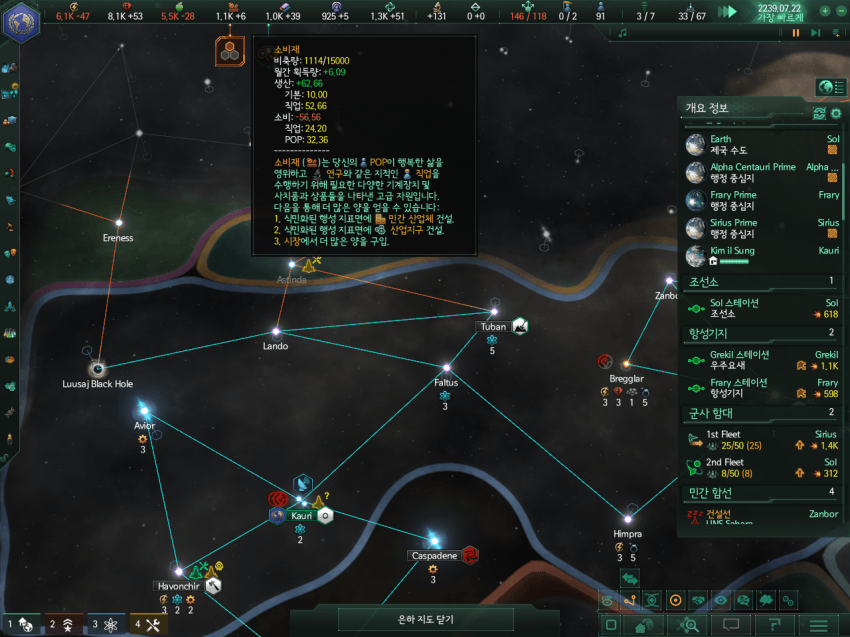Decrease game speed with the minus button

click(x=840, y=11)
